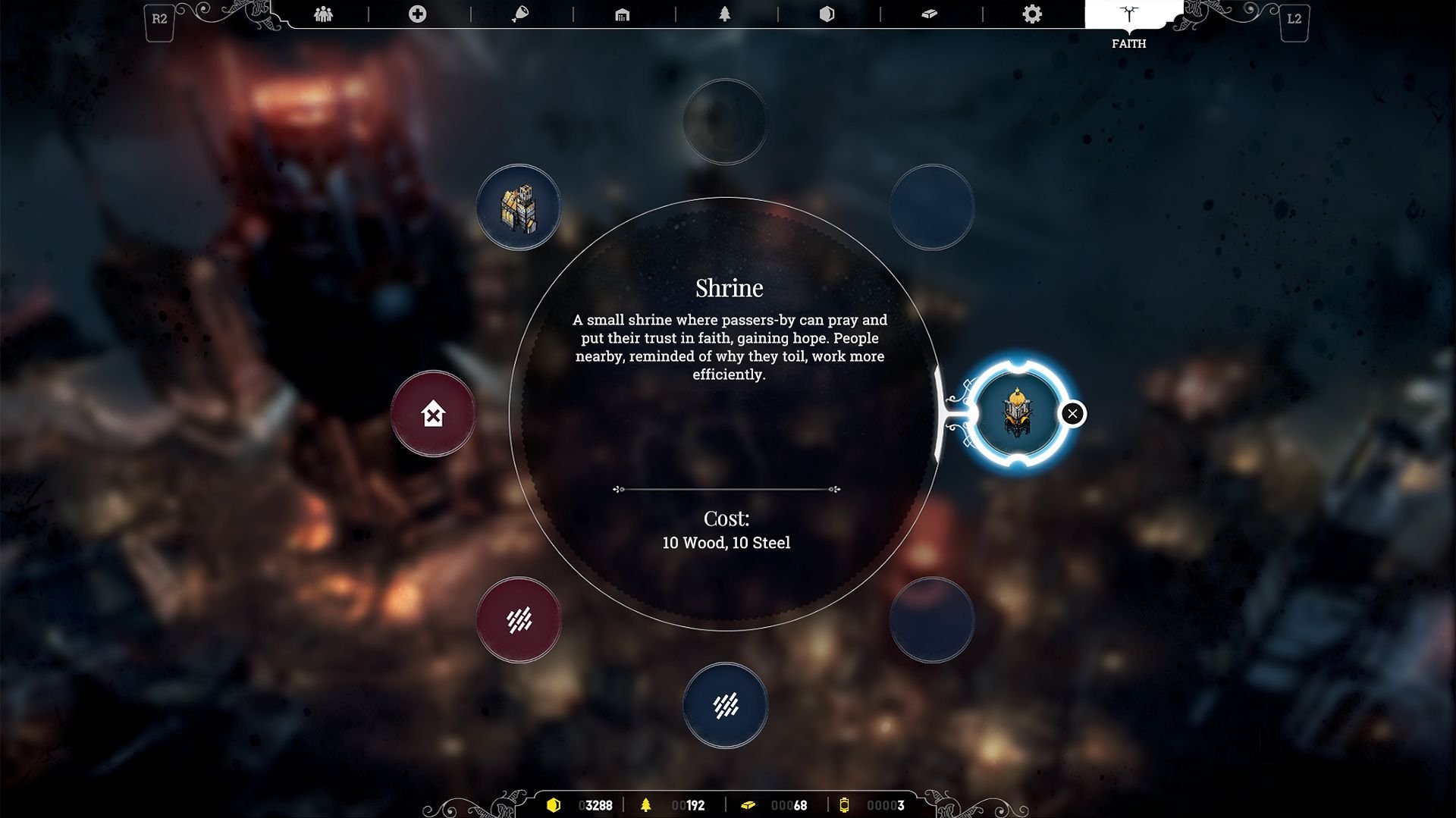Open the stockpile building slot
The image size is (1456, 818).
(x=519, y=206)
